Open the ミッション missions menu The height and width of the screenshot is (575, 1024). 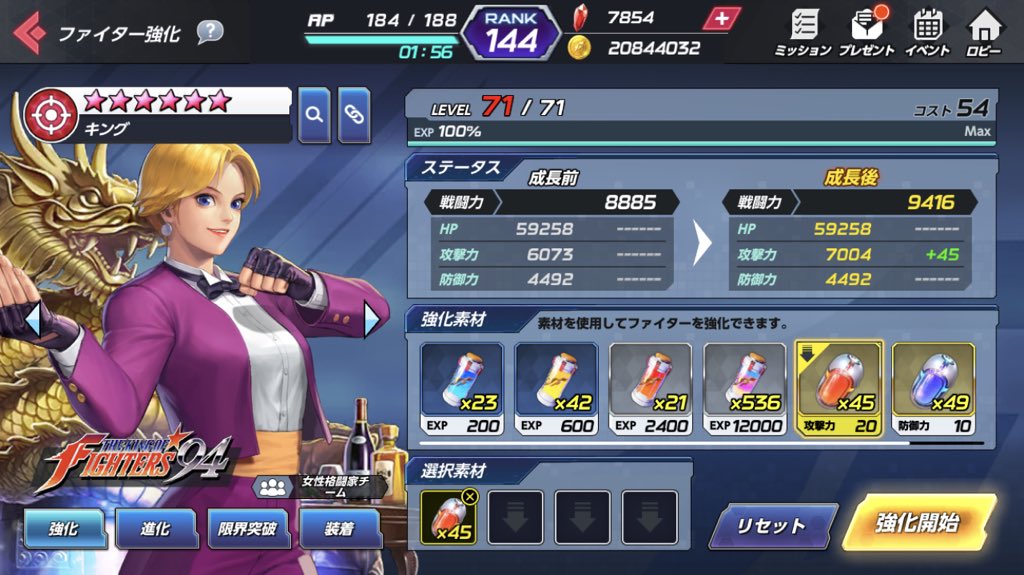(802, 33)
